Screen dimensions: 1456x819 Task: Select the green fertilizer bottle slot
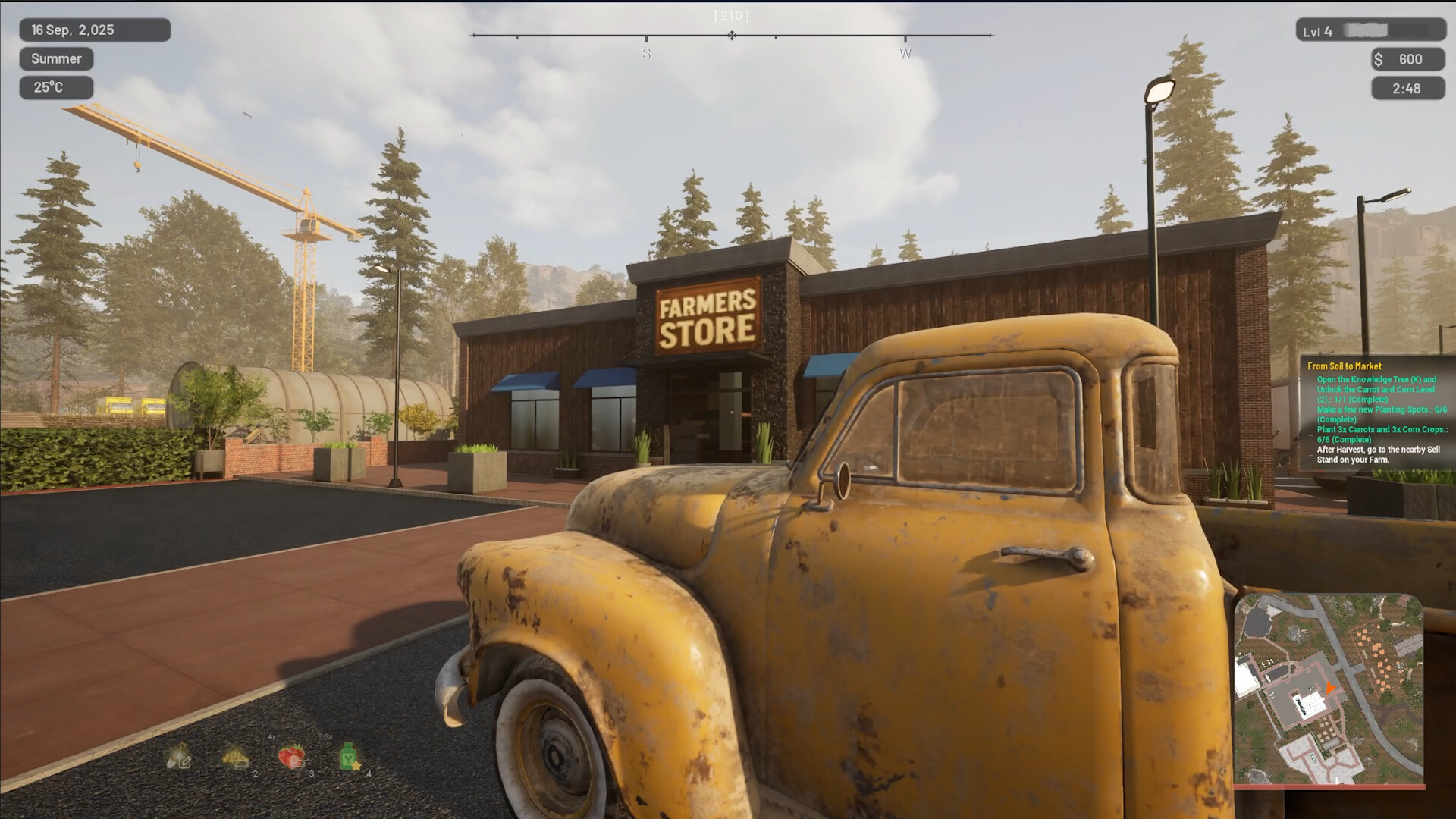click(348, 756)
